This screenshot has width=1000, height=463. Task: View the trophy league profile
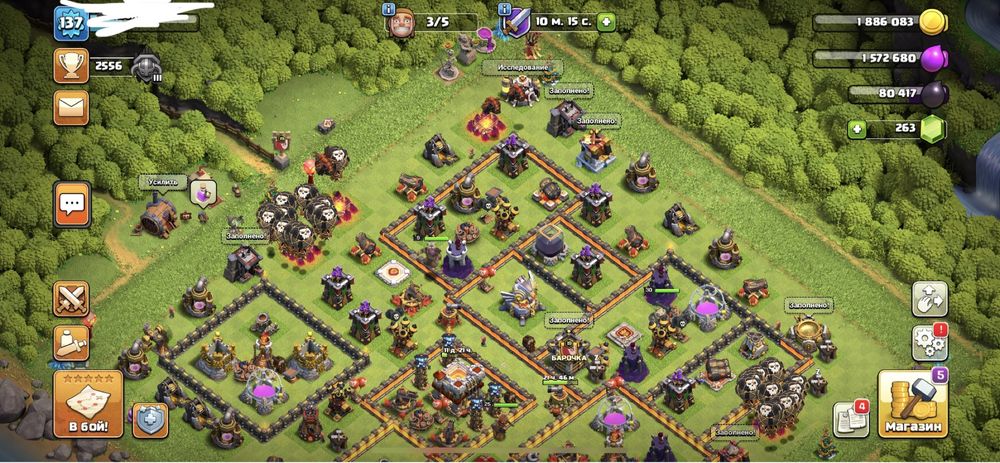click(72, 66)
